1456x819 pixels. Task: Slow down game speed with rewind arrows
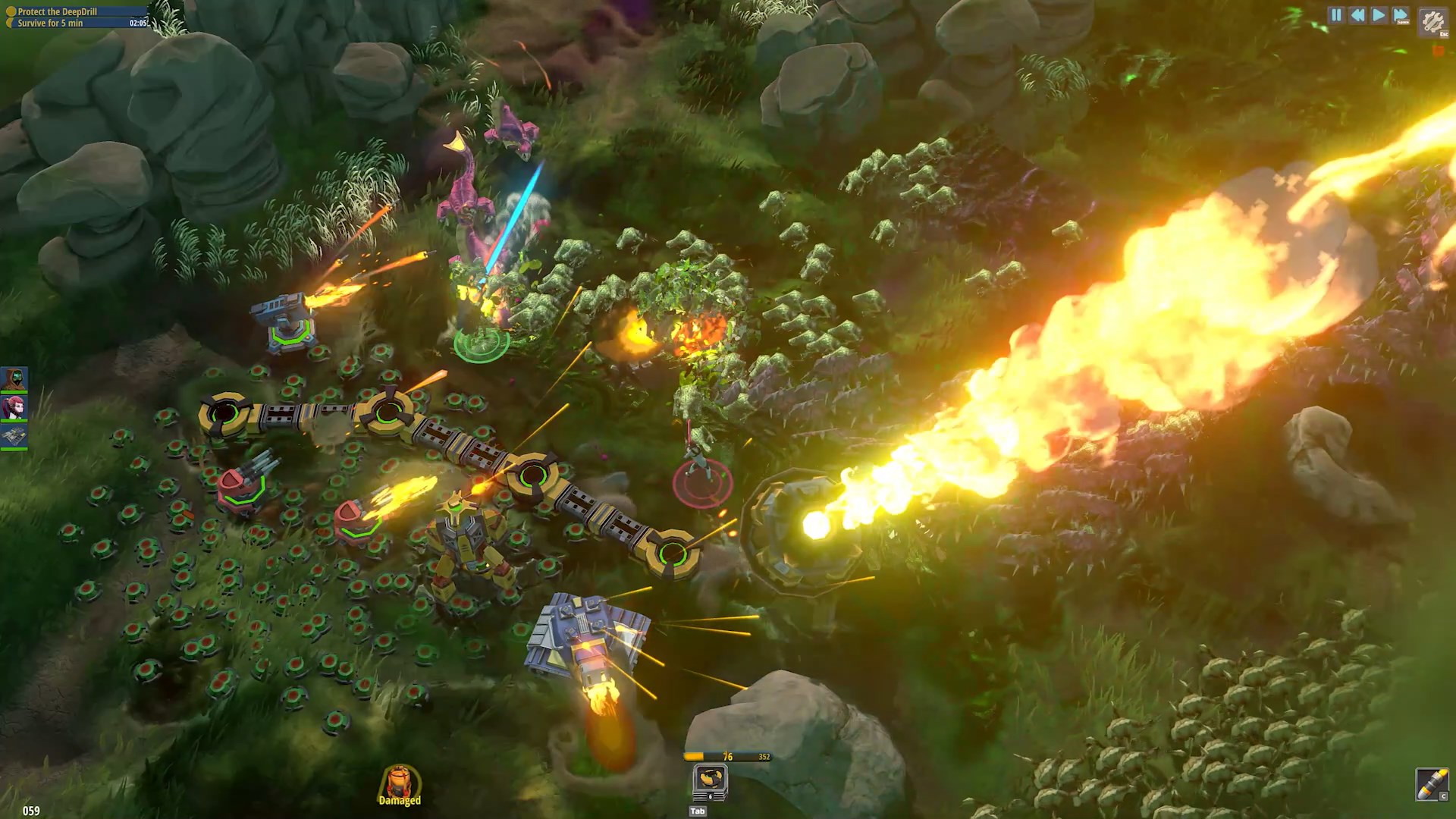point(1357,15)
